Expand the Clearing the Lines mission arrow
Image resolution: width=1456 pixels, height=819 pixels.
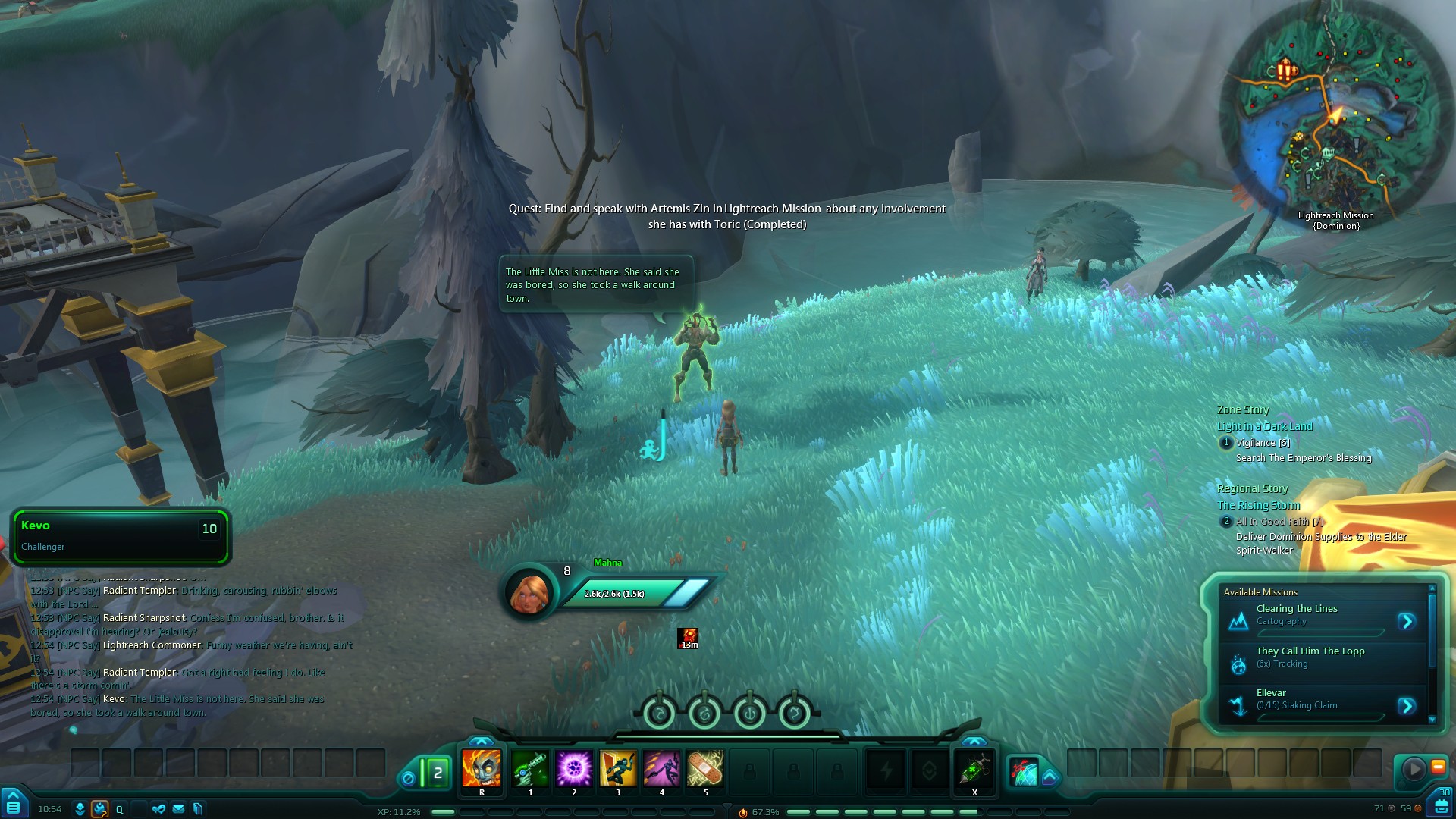pos(1407,622)
